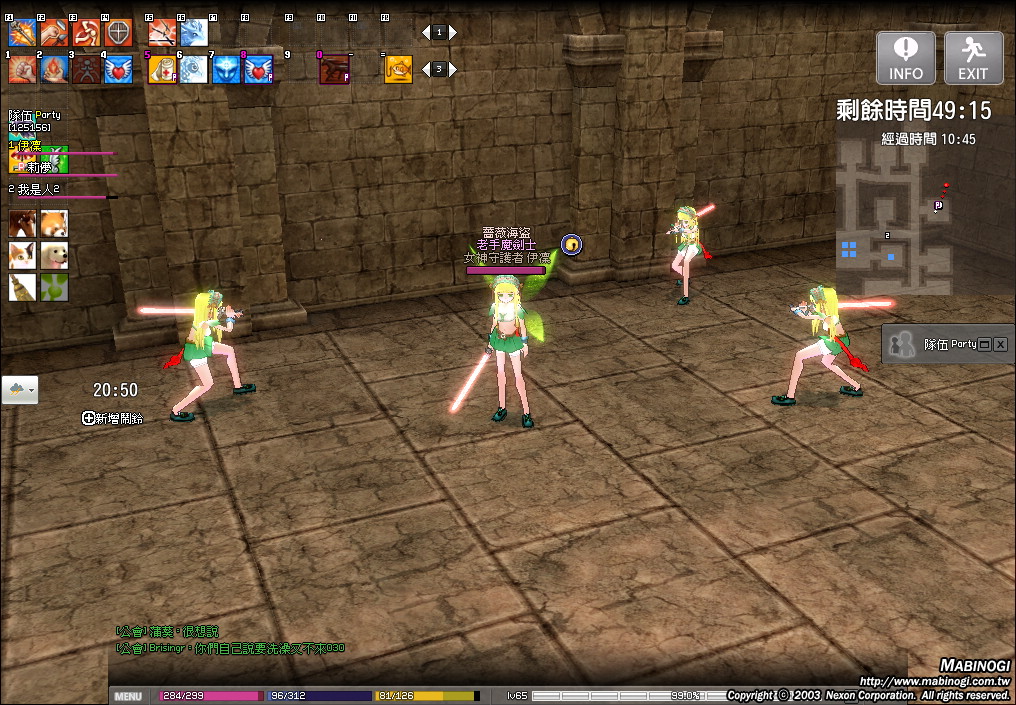Activate the fist skill in slot 1
1016x705 pixels.
pyautogui.click(x=22, y=69)
